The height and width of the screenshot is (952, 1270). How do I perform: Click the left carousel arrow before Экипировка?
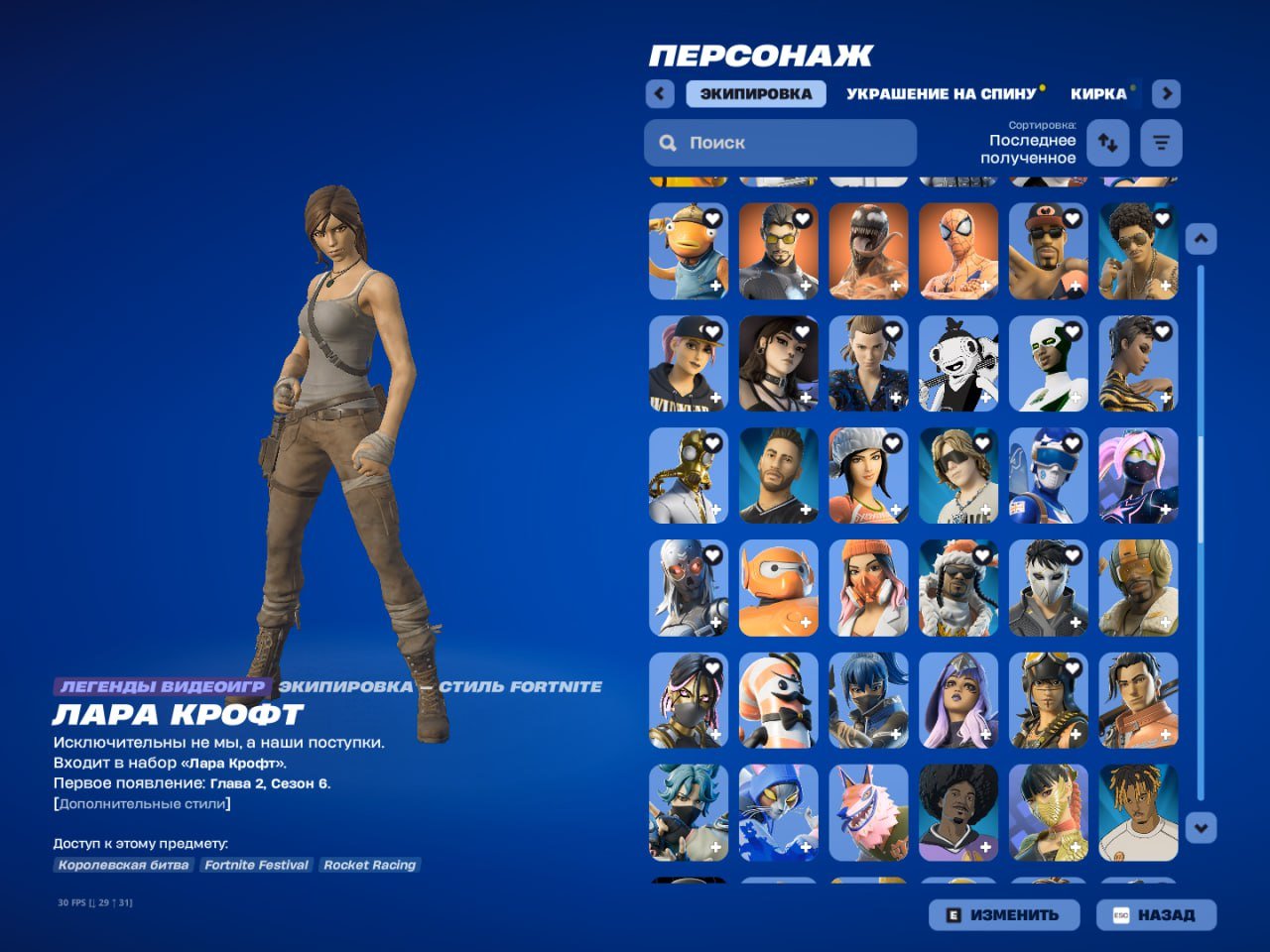coord(659,92)
